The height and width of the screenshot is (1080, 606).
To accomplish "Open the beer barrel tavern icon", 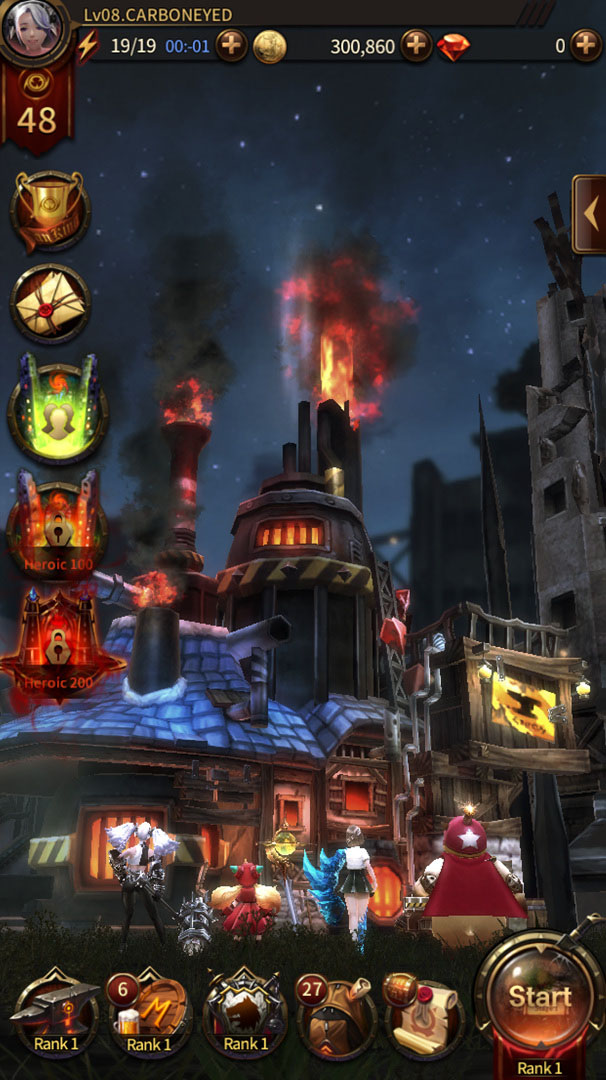I will point(149,1012).
